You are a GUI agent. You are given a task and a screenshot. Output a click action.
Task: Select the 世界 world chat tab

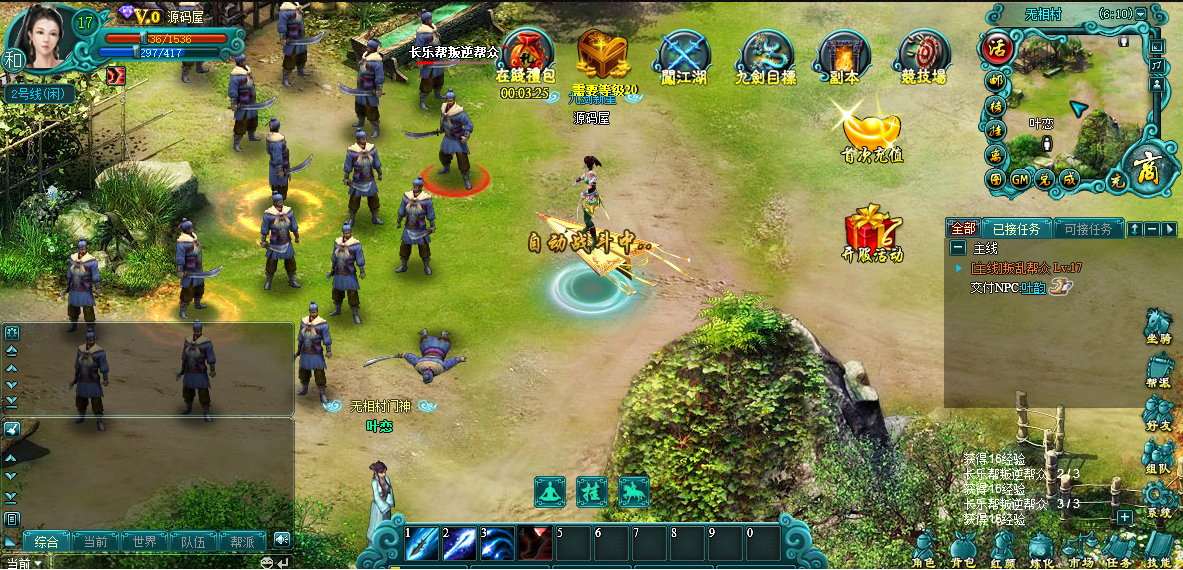[145, 542]
